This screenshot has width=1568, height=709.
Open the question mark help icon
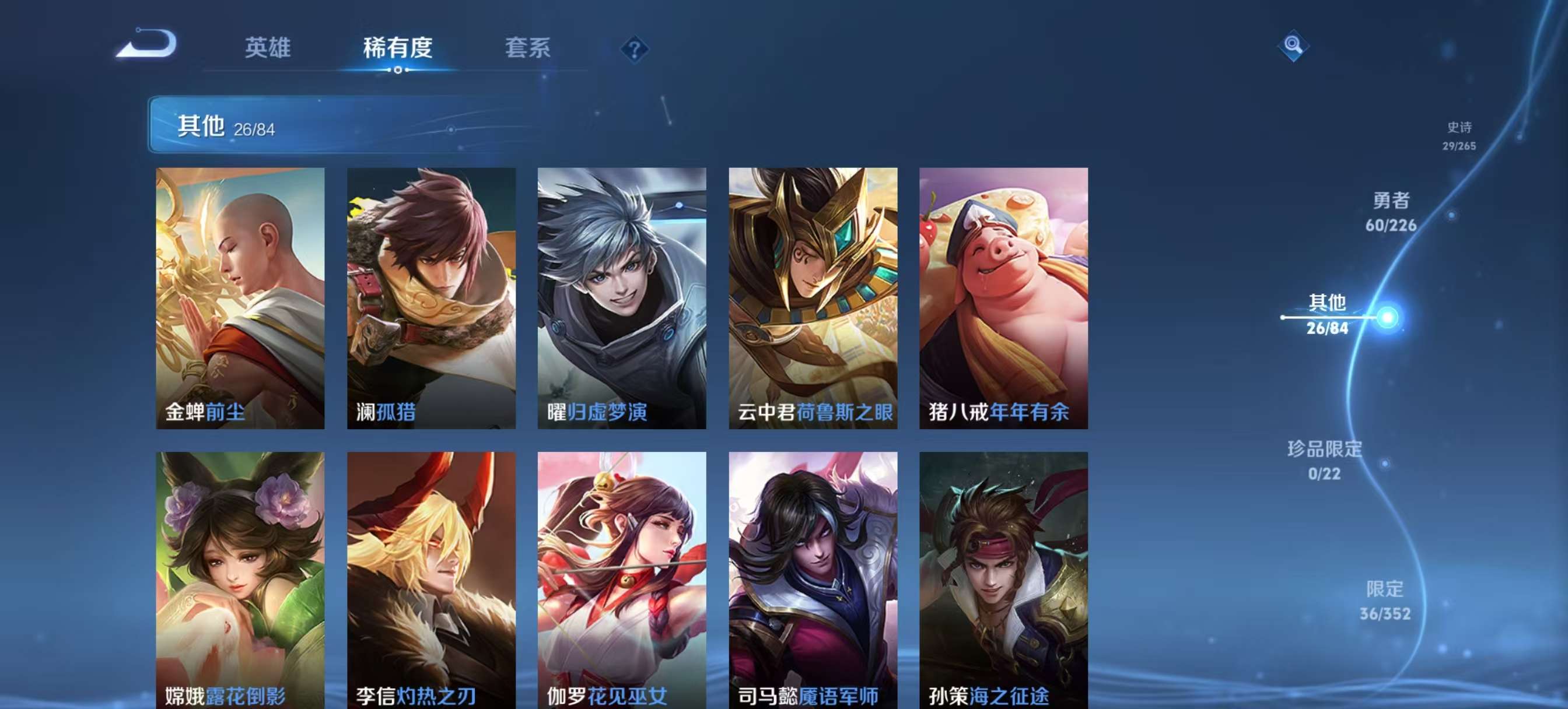634,49
